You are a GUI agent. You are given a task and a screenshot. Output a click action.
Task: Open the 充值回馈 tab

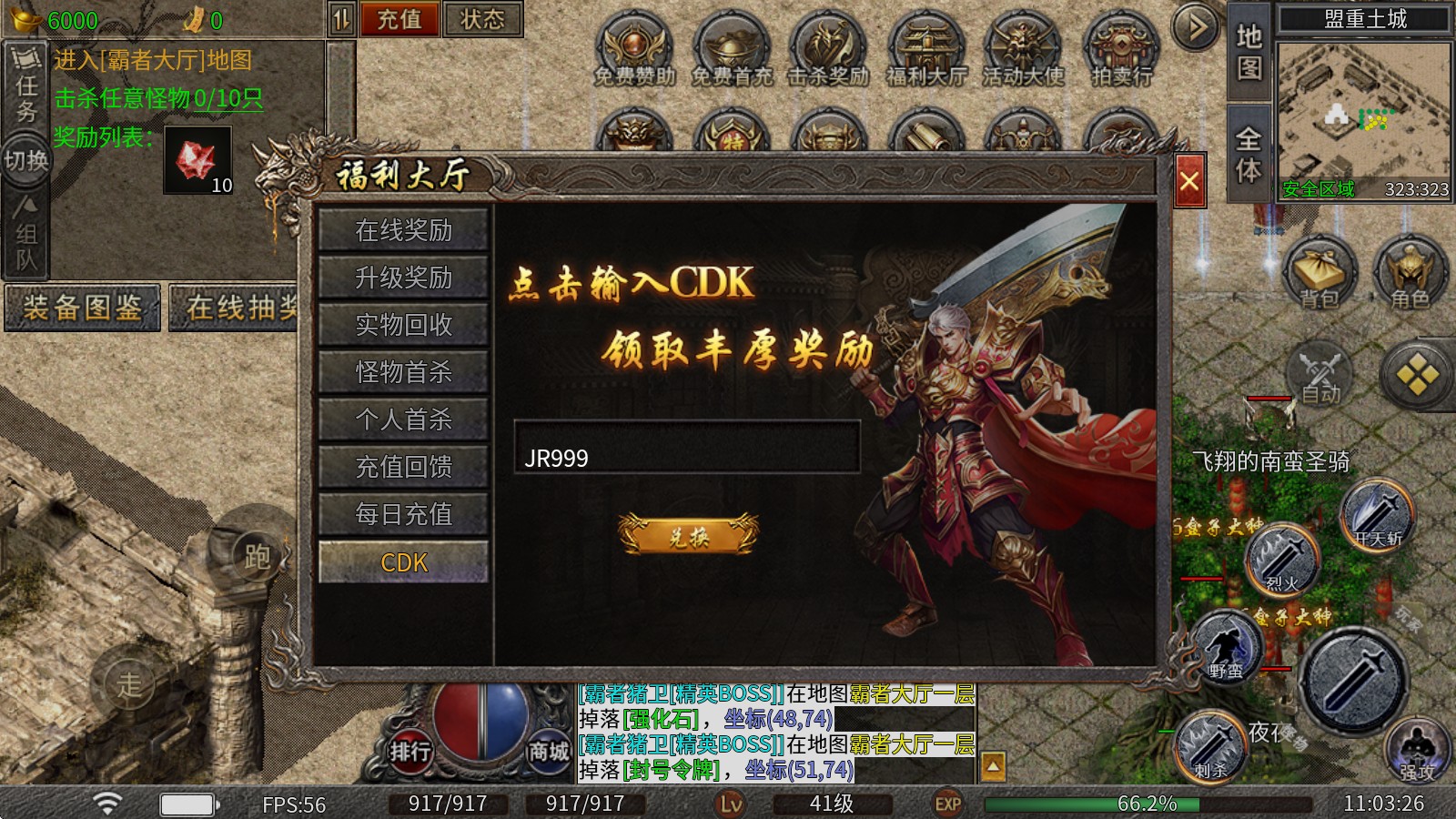coord(403,467)
